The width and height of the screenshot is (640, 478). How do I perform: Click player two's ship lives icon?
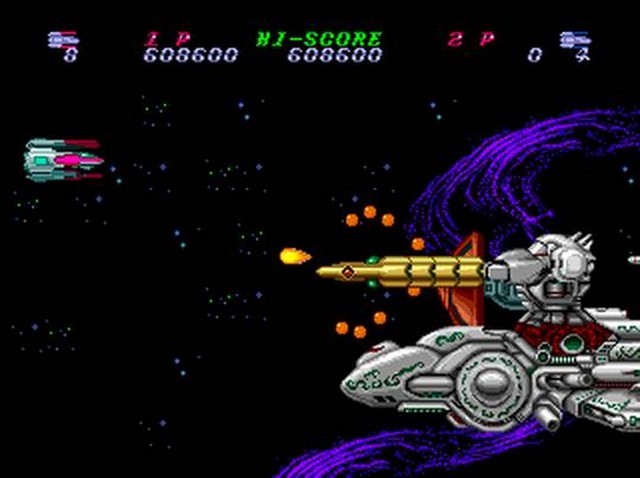tap(574, 39)
